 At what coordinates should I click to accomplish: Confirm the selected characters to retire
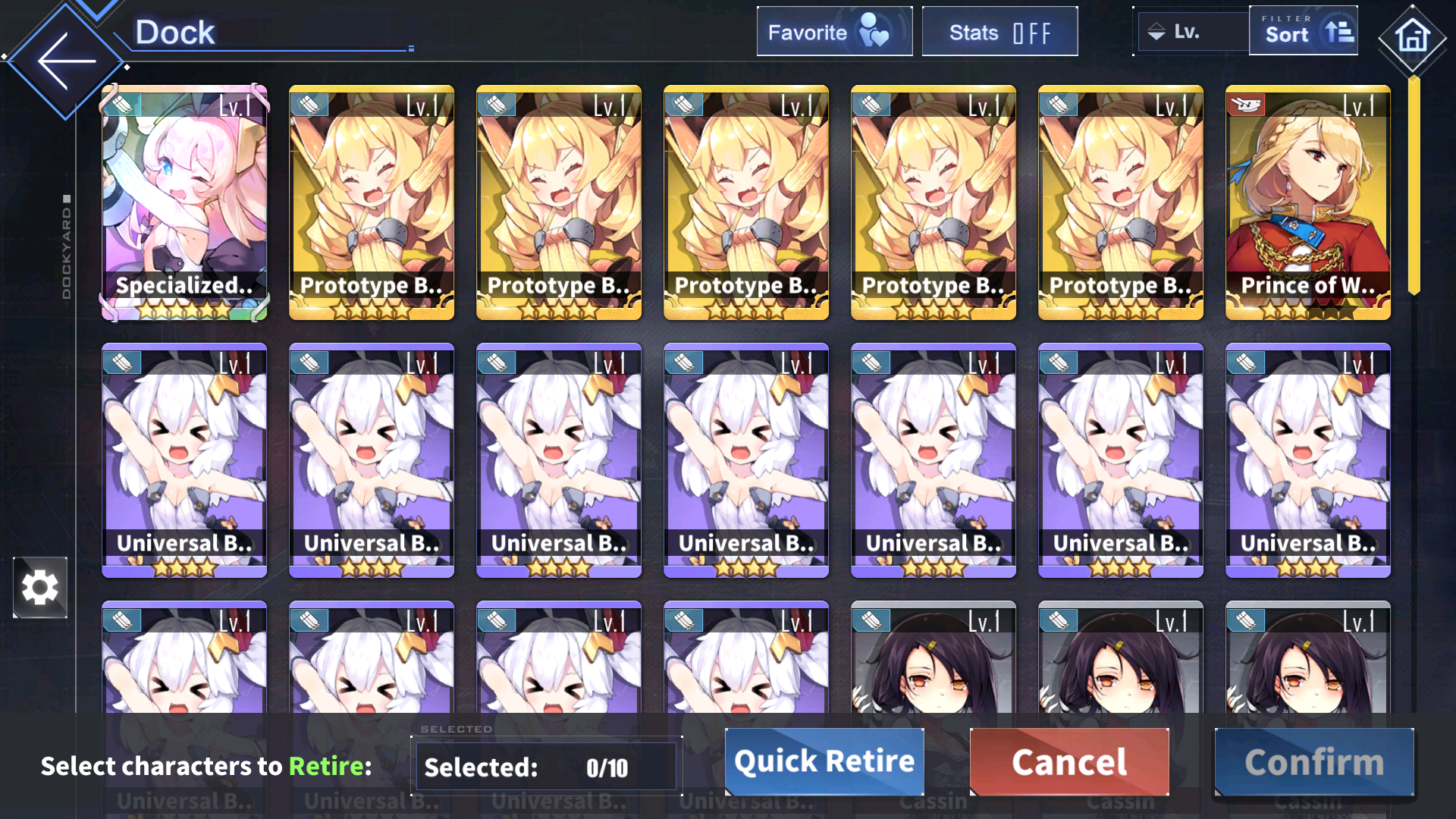1314,761
